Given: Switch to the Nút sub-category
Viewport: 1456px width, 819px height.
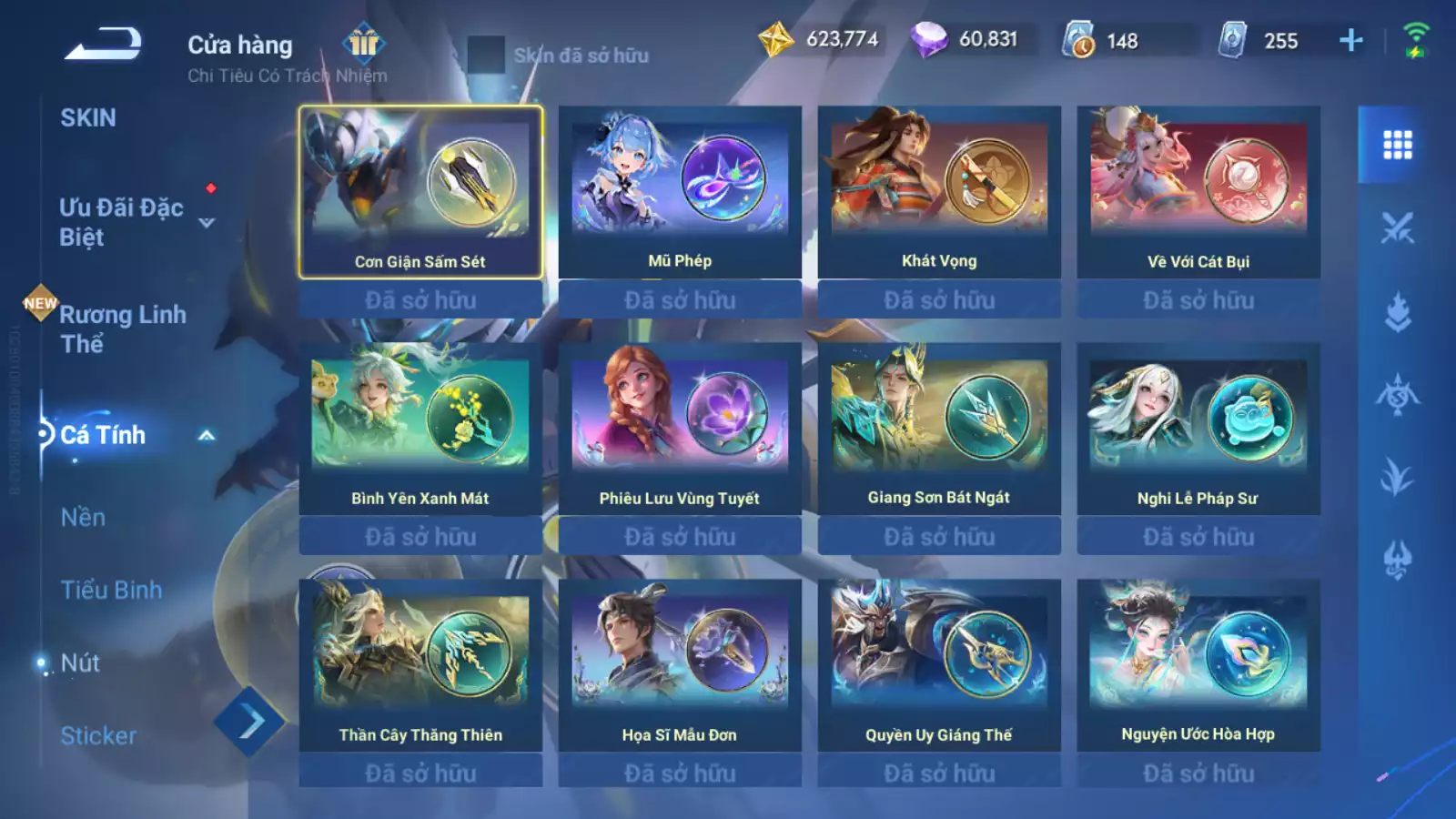Looking at the screenshot, I should pos(80,663).
